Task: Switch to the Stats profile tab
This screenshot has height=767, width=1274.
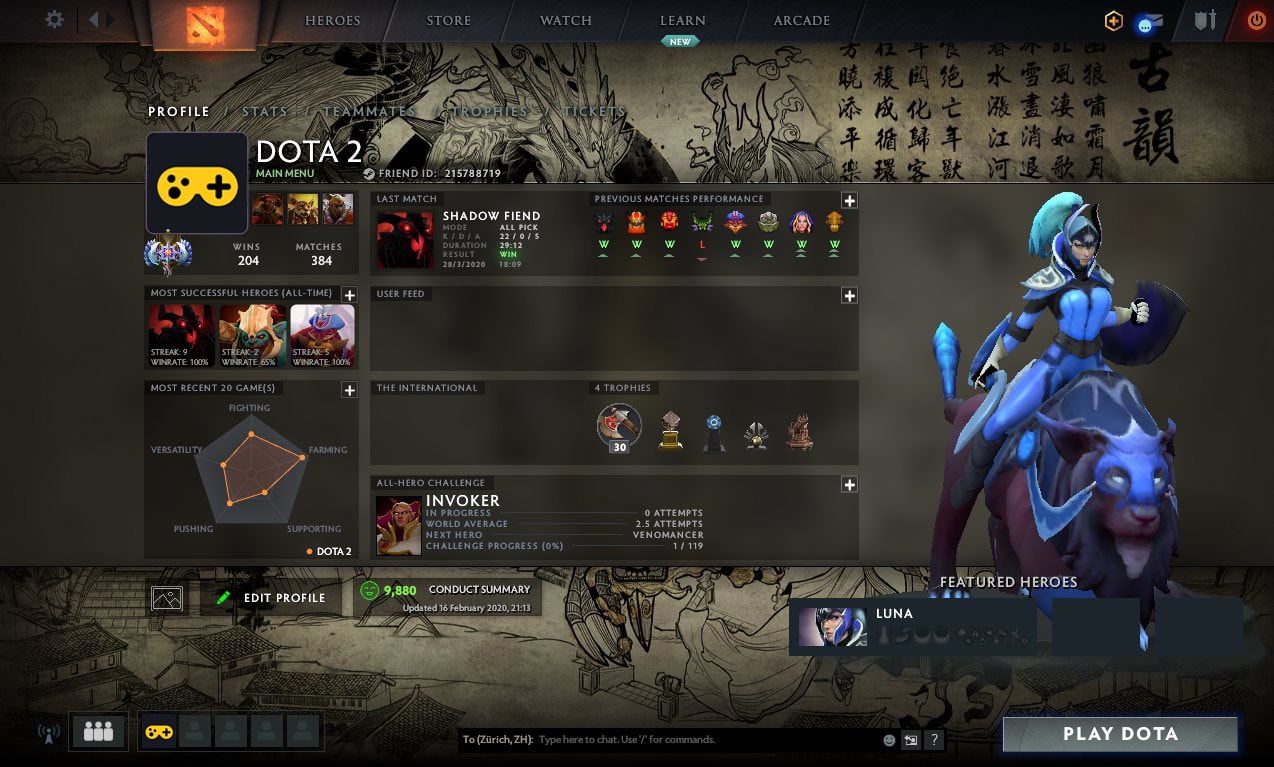Action: (x=265, y=112)
